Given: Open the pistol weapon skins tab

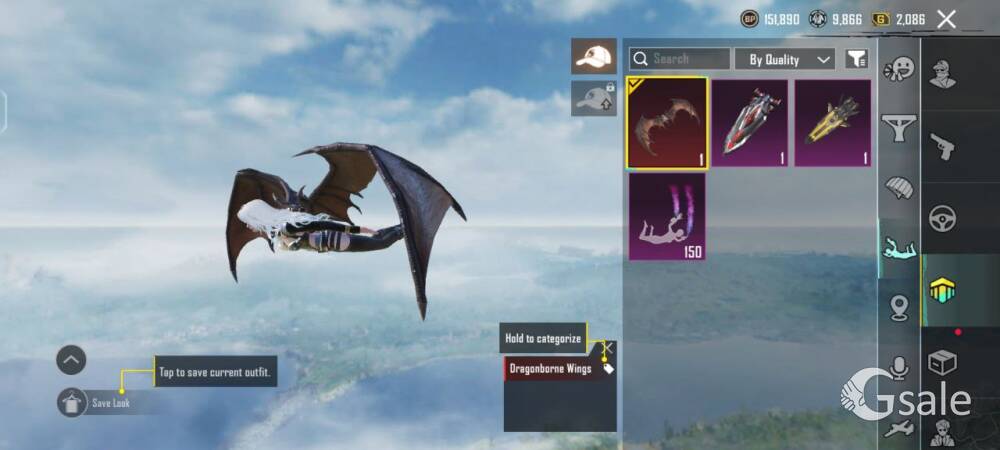Looking at the screenshot, I should 942,147.
